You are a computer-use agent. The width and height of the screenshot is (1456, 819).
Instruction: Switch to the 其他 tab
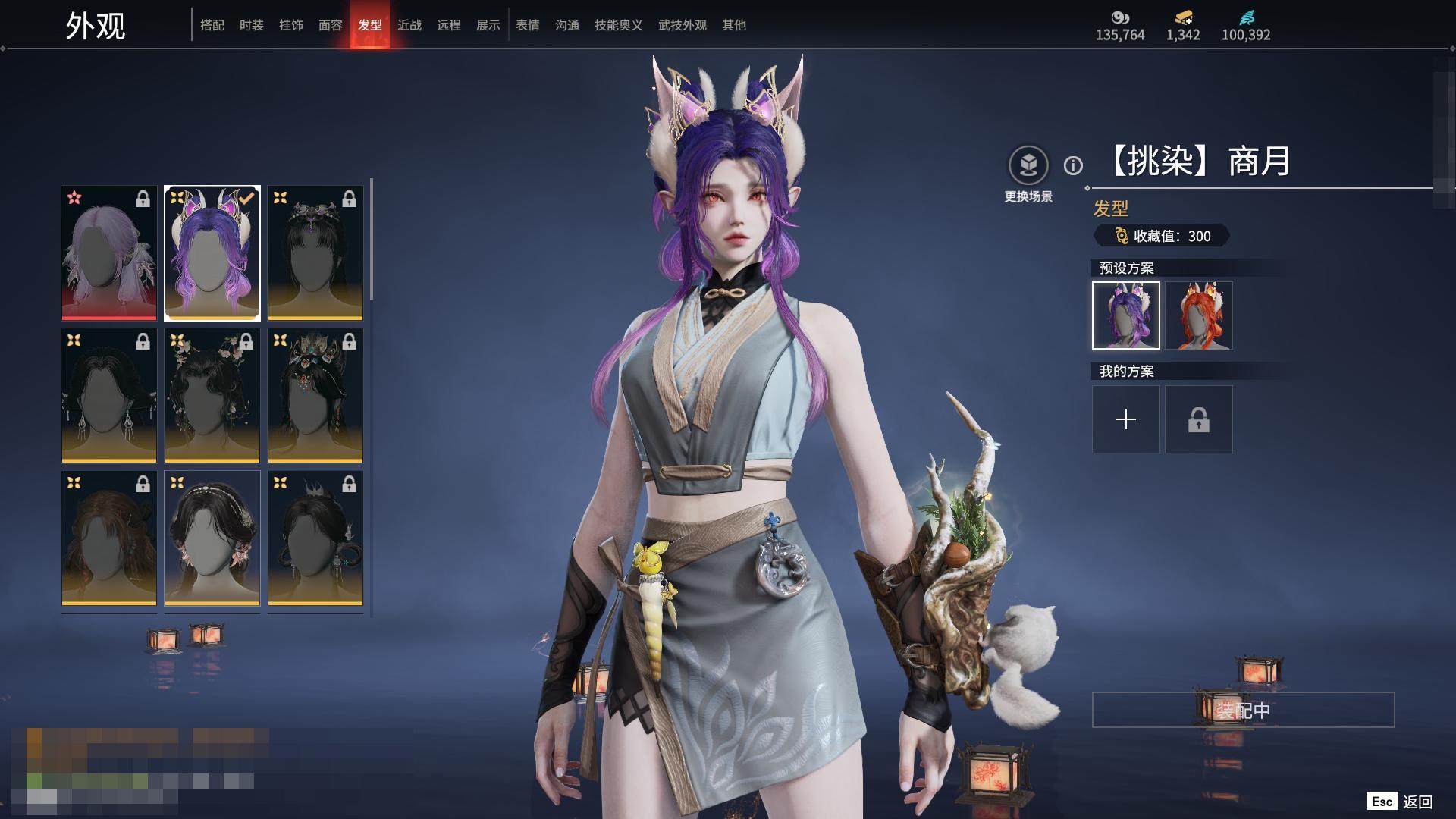click(x=734, y=25)
